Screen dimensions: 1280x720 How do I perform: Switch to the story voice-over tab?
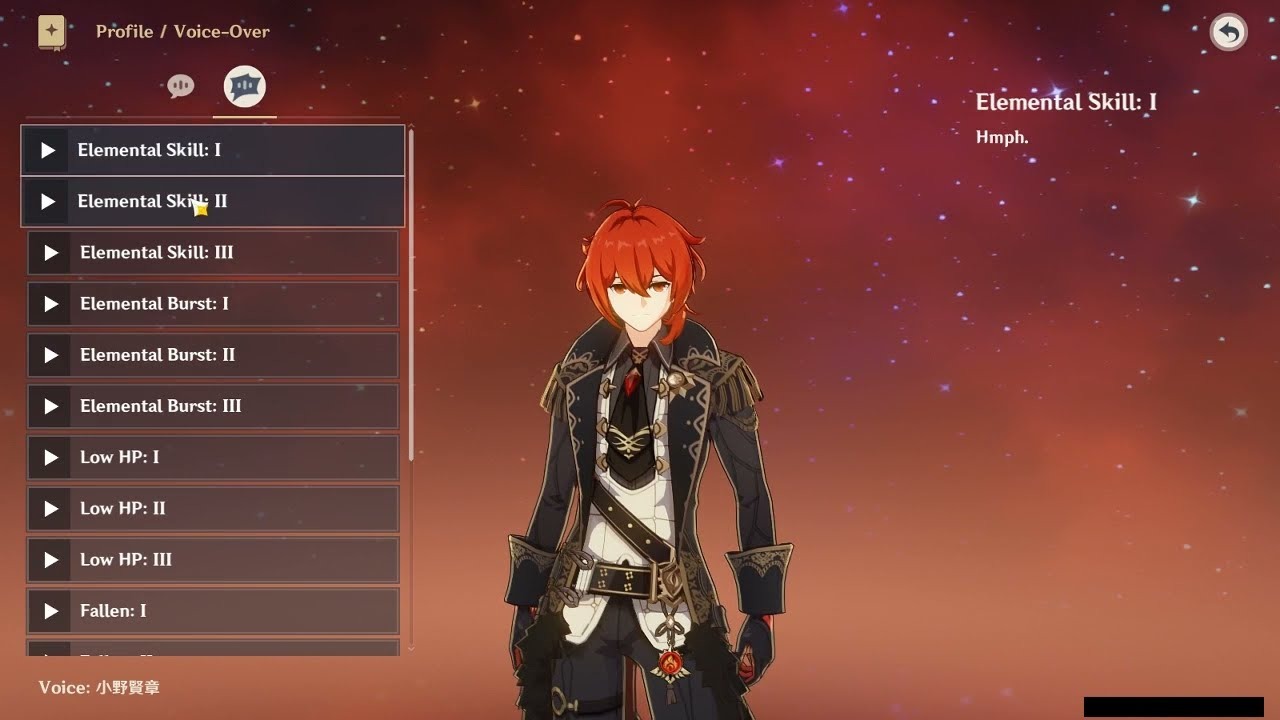tap(181, 87)
